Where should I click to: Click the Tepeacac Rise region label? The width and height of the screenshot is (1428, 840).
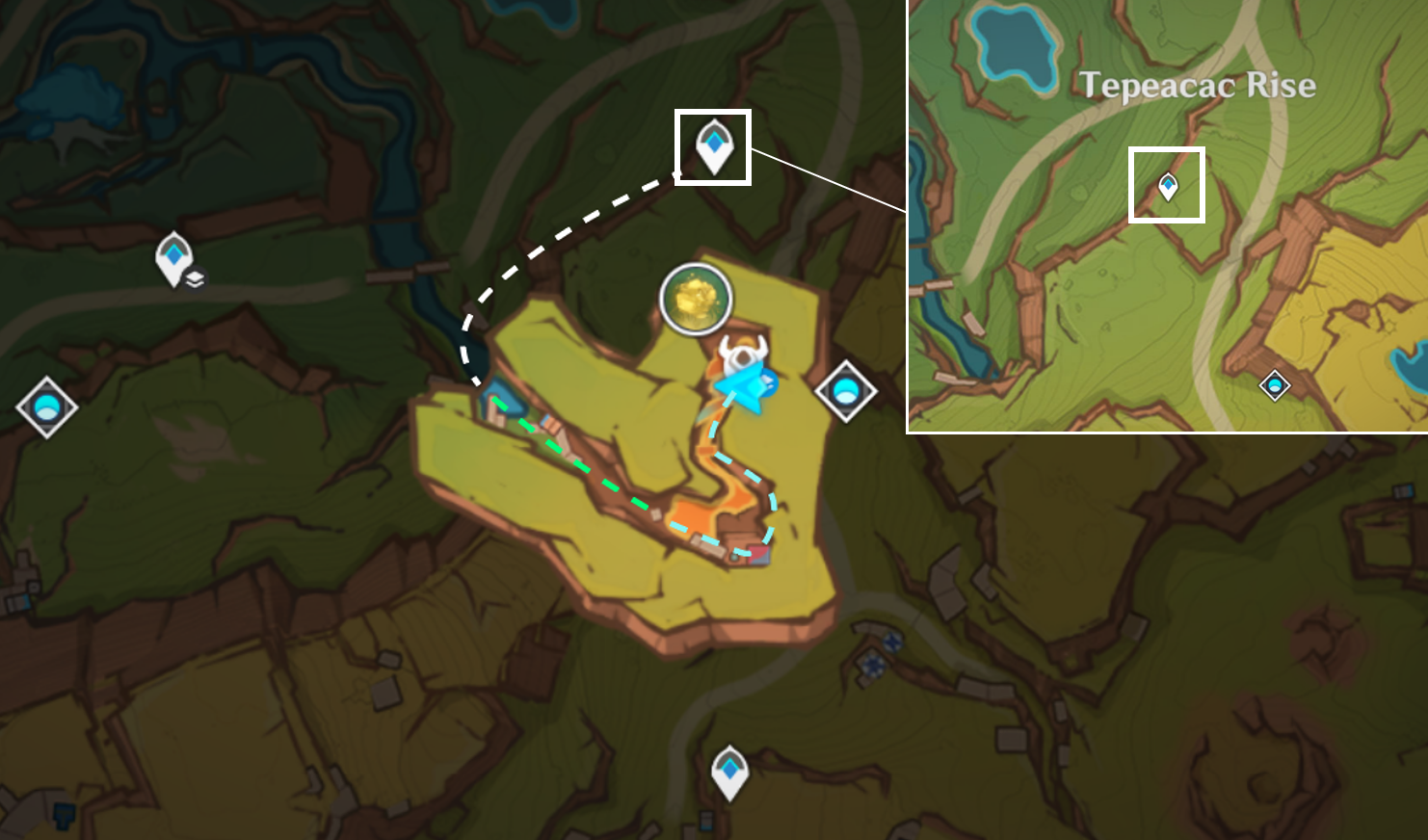1199,85
